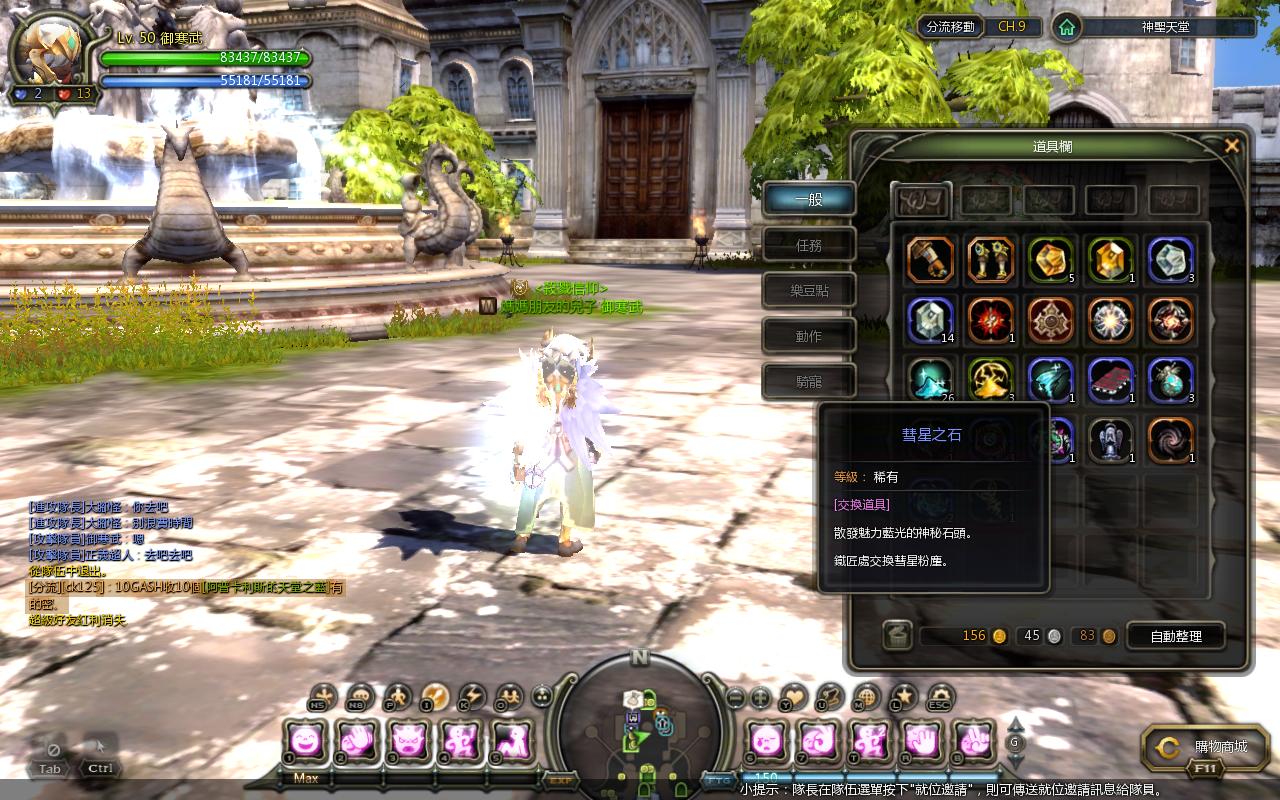Use the laughing face emote slot
The width and height of the screenshot is (1280, 800).
(x=305, y=740)
